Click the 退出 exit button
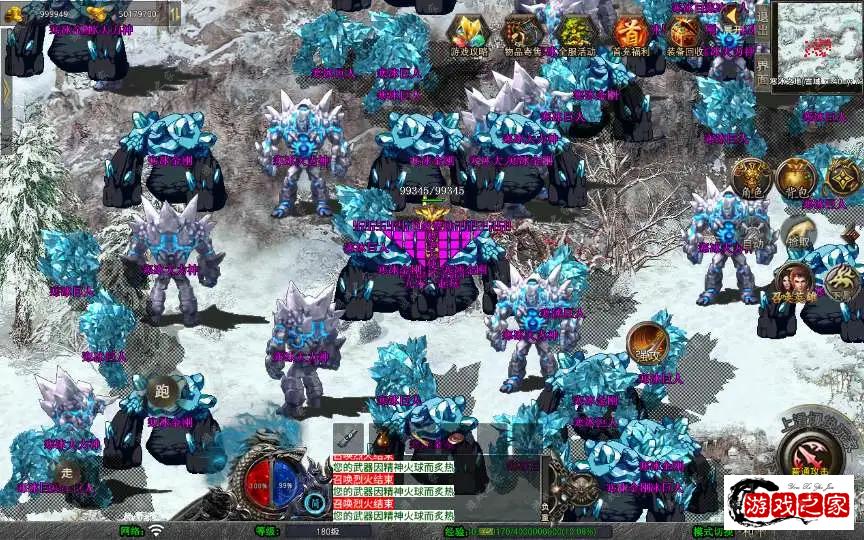This screenshot has height=540, width=864. (x=763, y=21)
